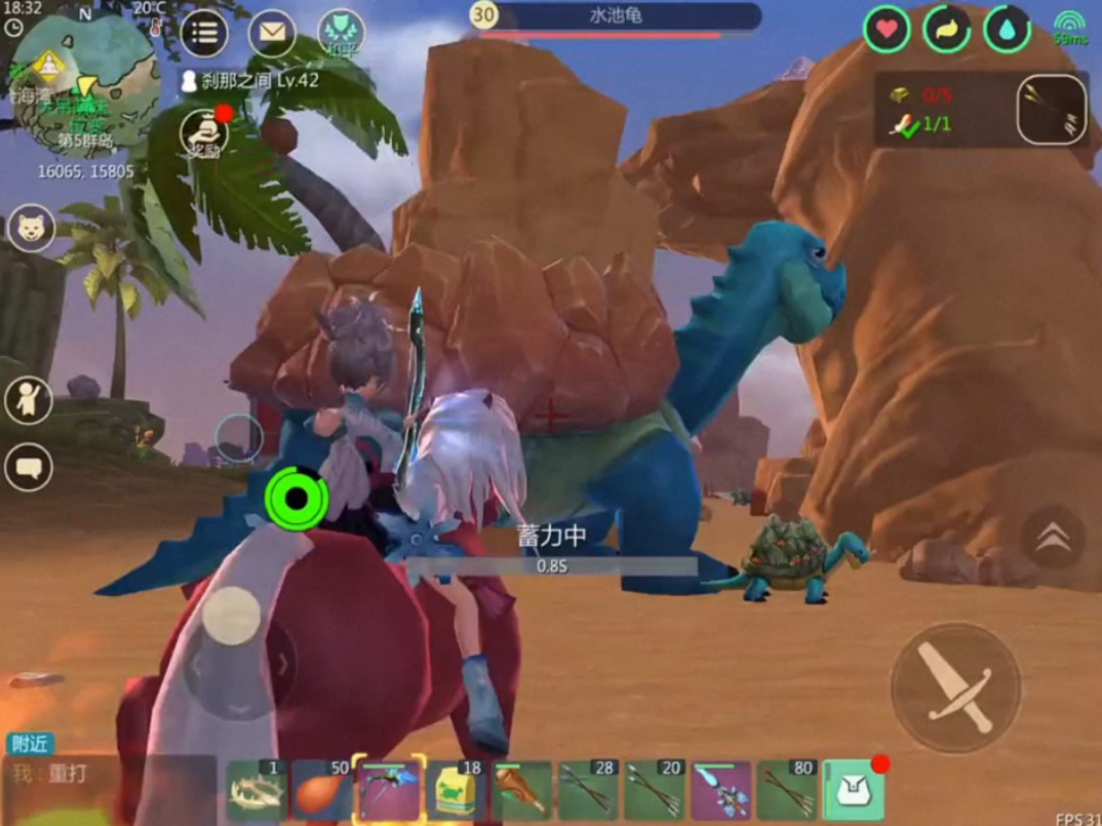Open the list menu button
The width and height of the screenshot is (1102, 826).
pyautogui.click(x=204, y=33)
